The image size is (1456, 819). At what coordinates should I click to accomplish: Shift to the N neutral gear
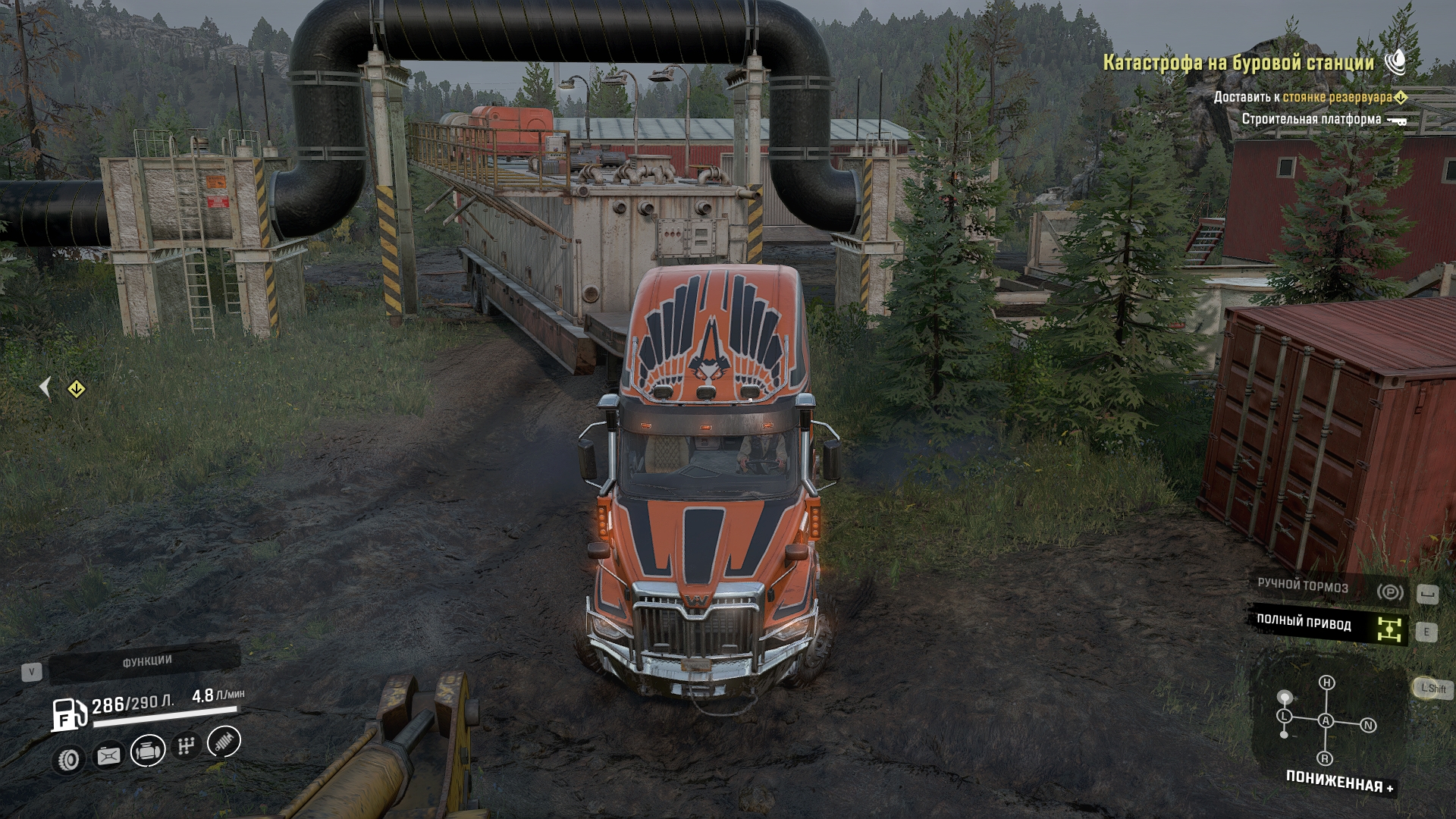(1368, 726)
